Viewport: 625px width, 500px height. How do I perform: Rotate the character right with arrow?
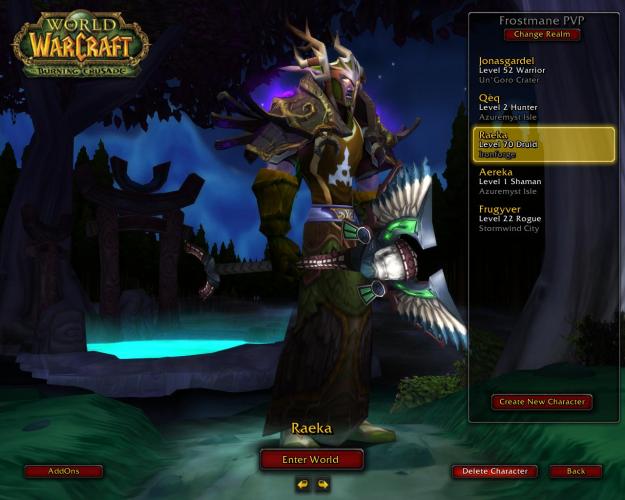coord(323,485)
